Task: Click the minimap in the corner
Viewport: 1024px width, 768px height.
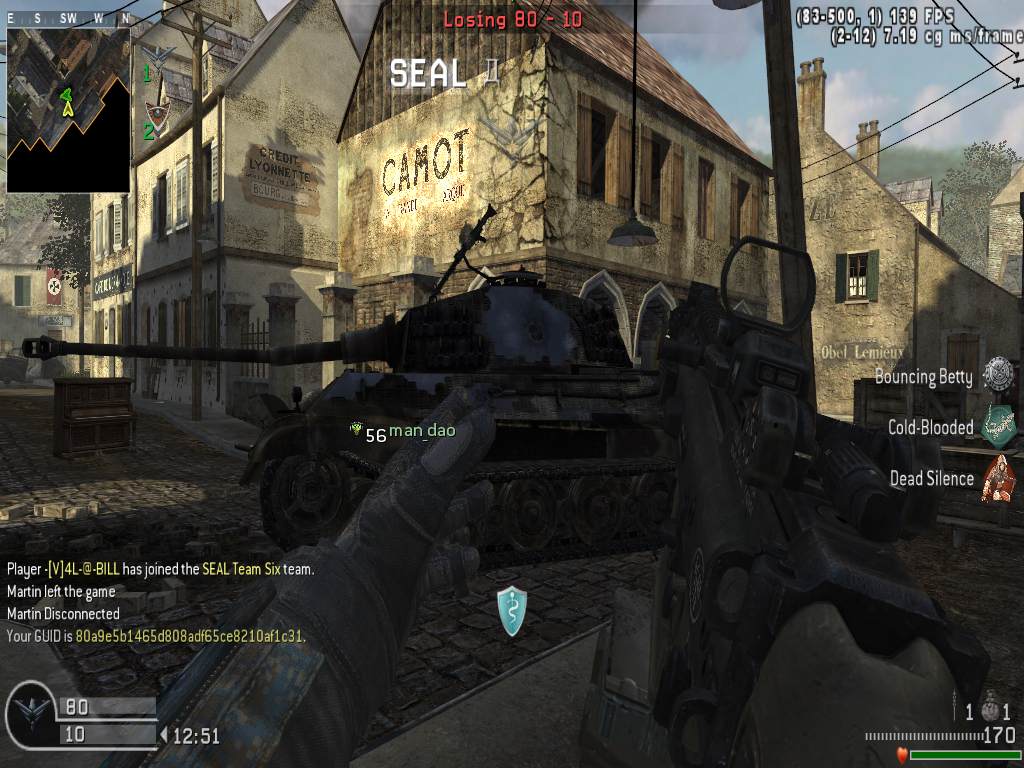Action: pyautogui.click(x=68, y=110)
